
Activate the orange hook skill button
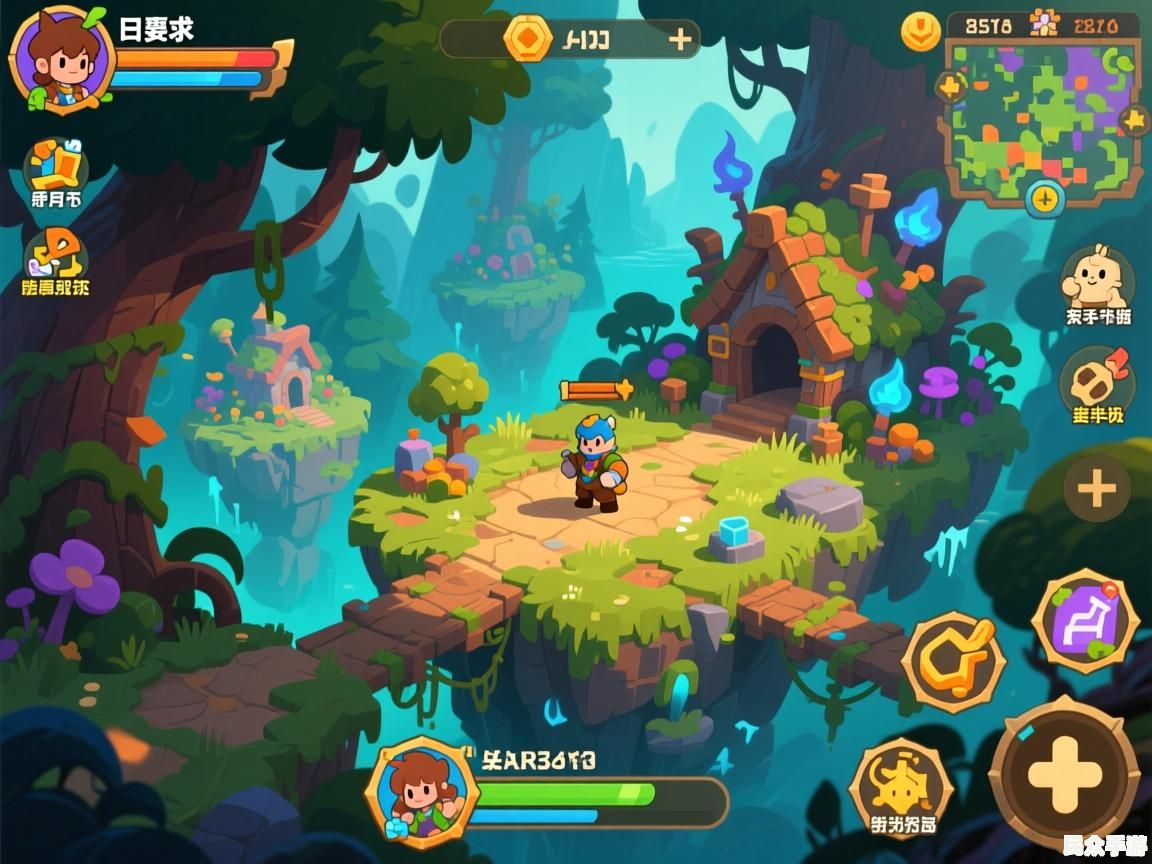[x=953, y=661]
